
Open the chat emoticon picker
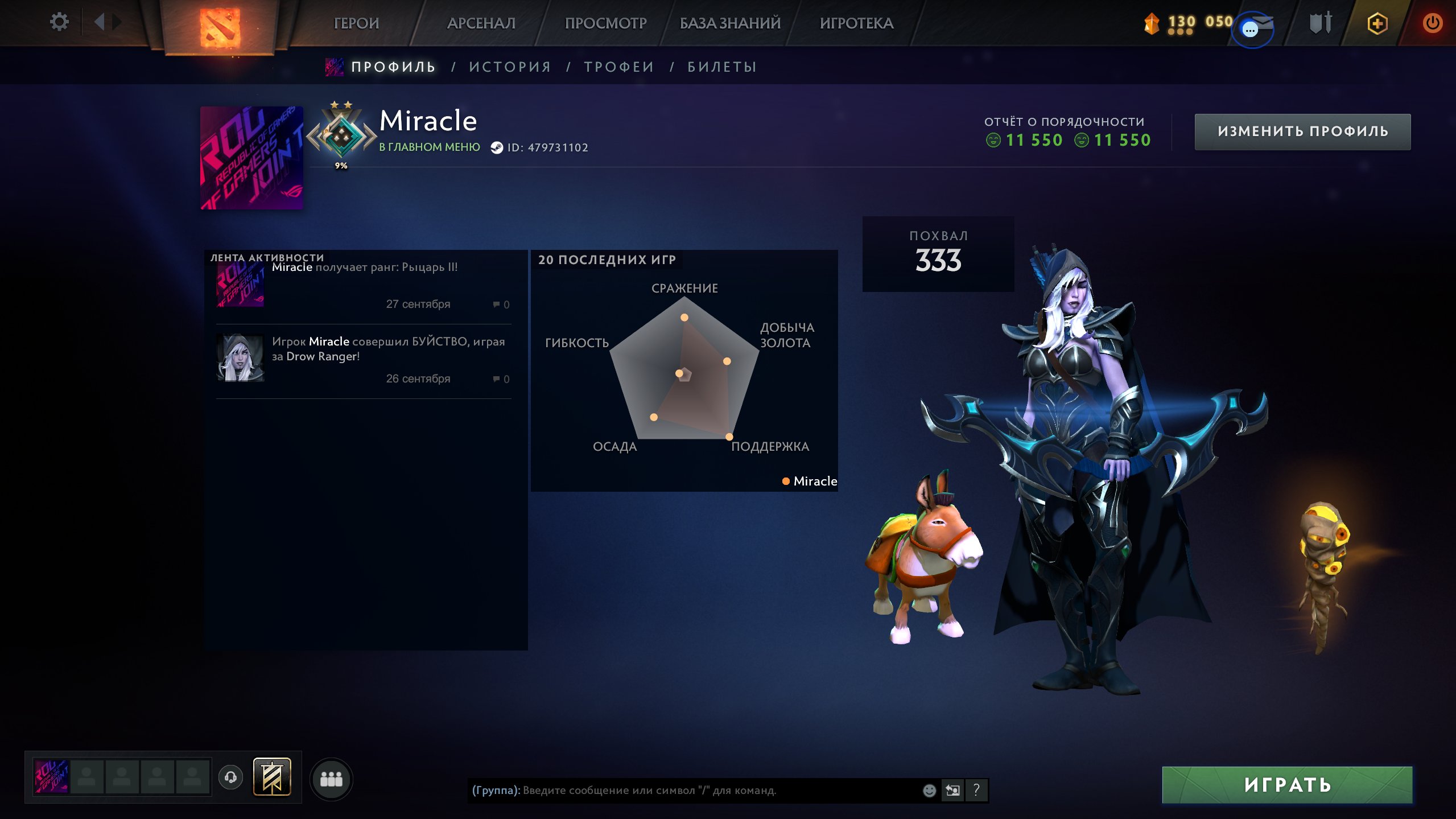coord(929,790)
